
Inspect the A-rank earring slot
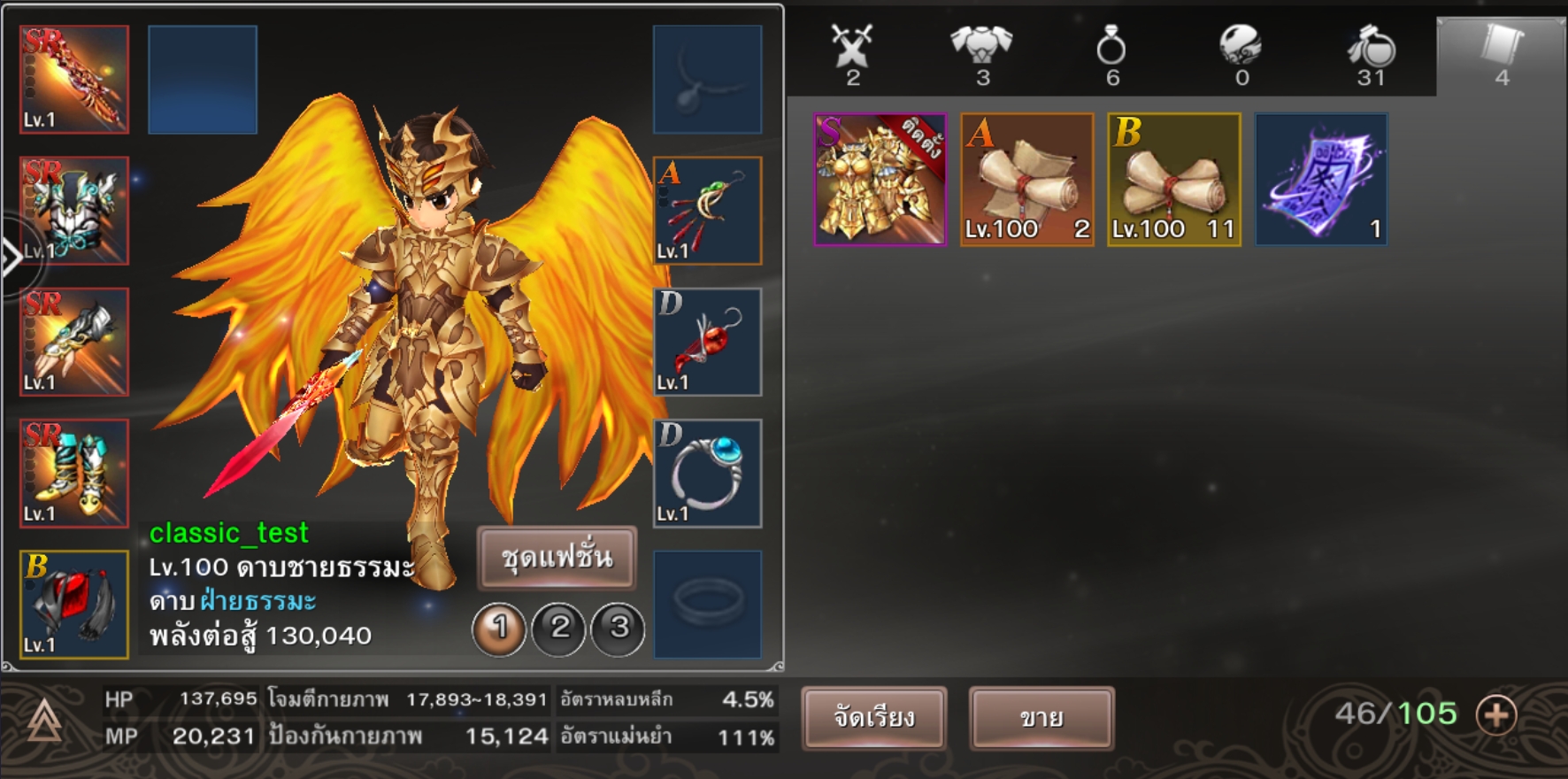707,211
